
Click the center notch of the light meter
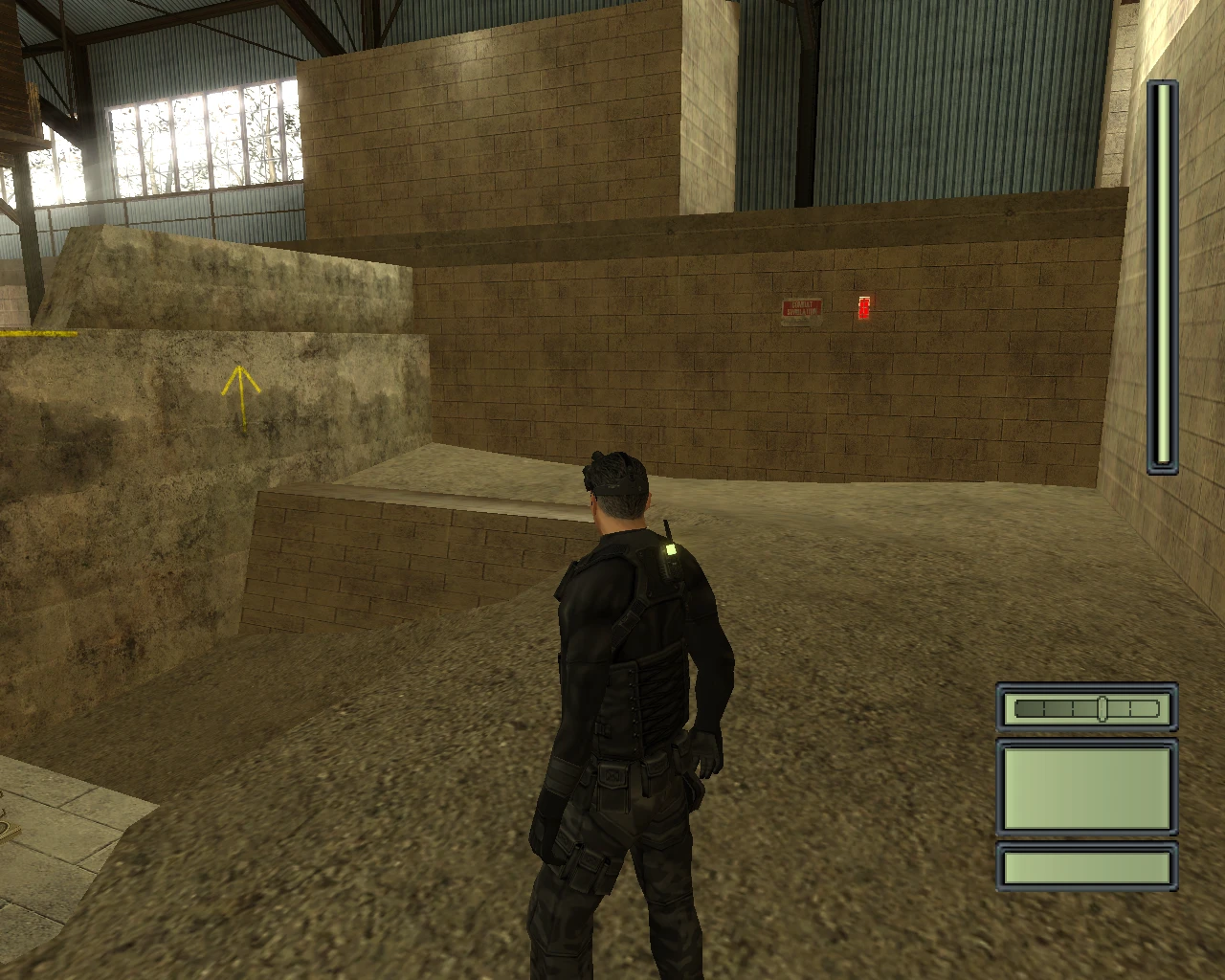[x=1102, y=708]
